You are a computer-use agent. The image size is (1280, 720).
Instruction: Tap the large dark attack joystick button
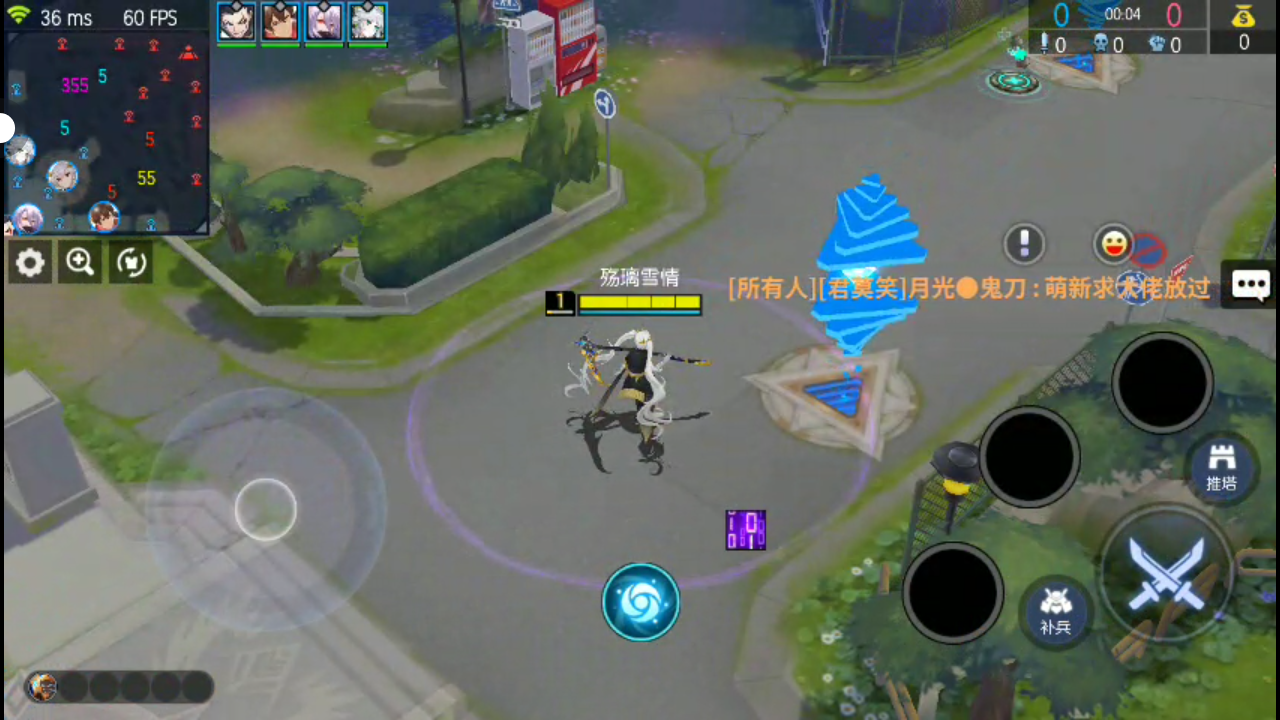[1162, 383]
